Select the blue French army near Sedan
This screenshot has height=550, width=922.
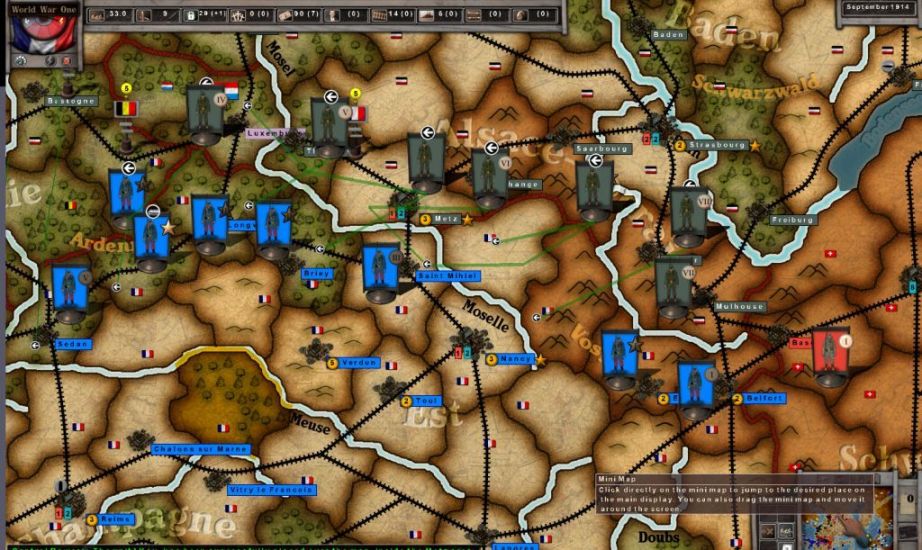point(71,292)
